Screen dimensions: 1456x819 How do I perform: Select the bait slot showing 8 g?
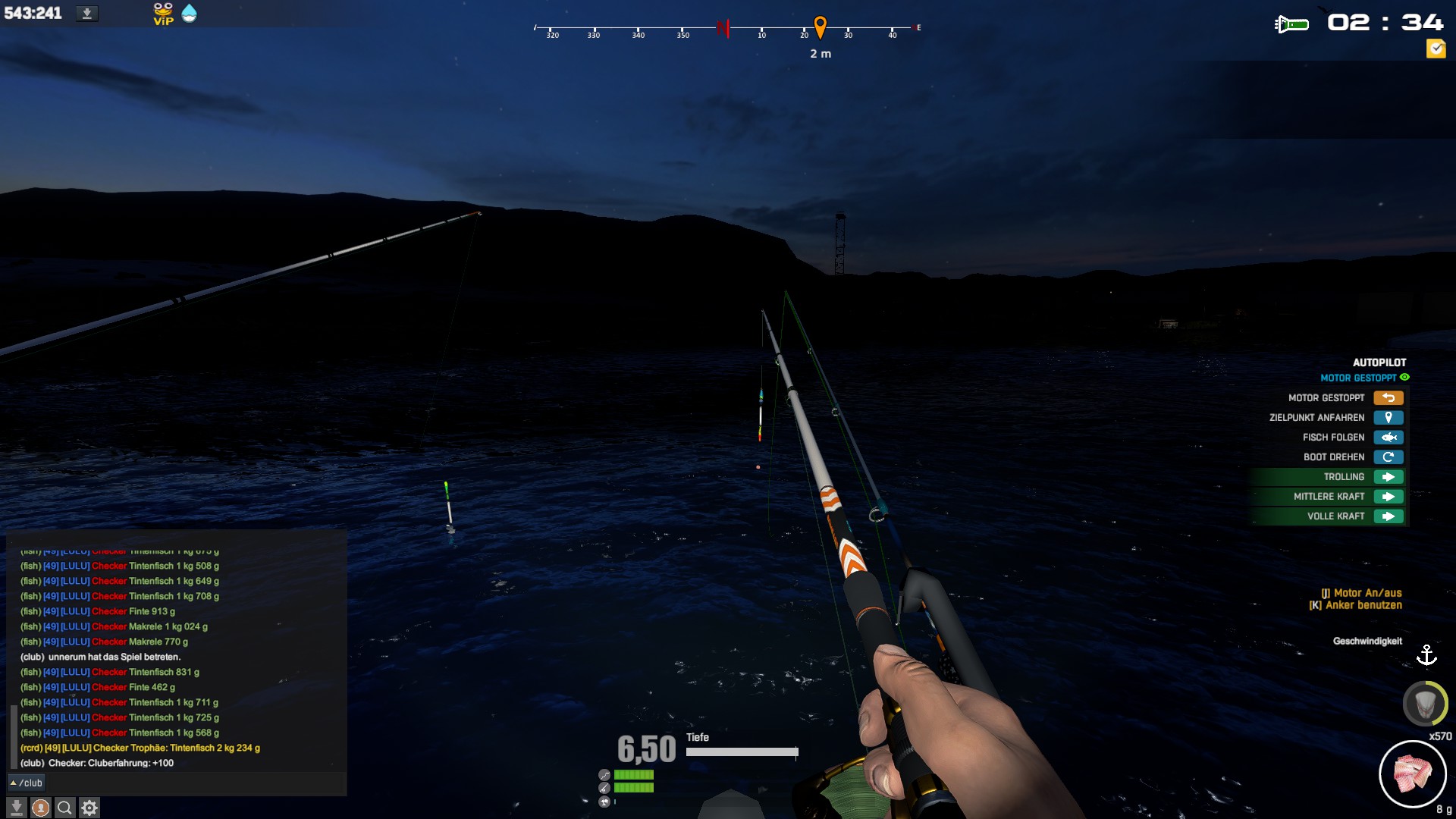pos(1412,774)
